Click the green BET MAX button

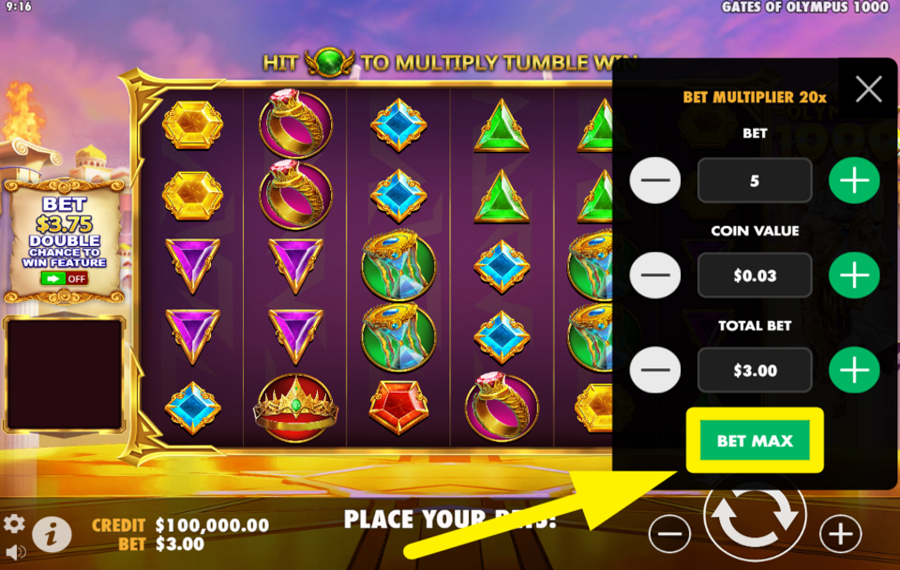coord(755,441)
